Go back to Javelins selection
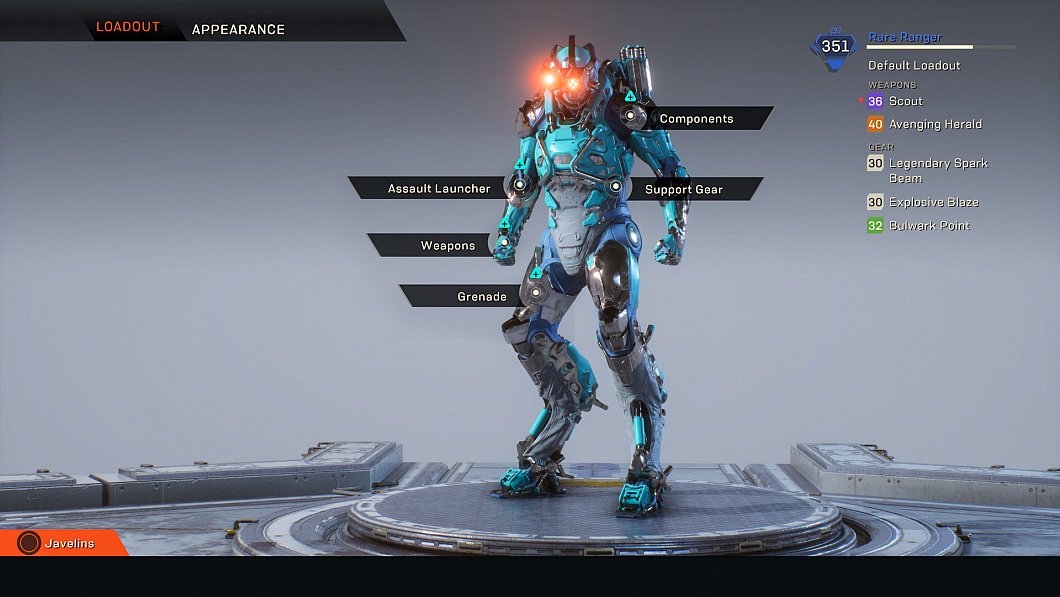This screenshot has width=1060, height=597. (x=68, y=543)
